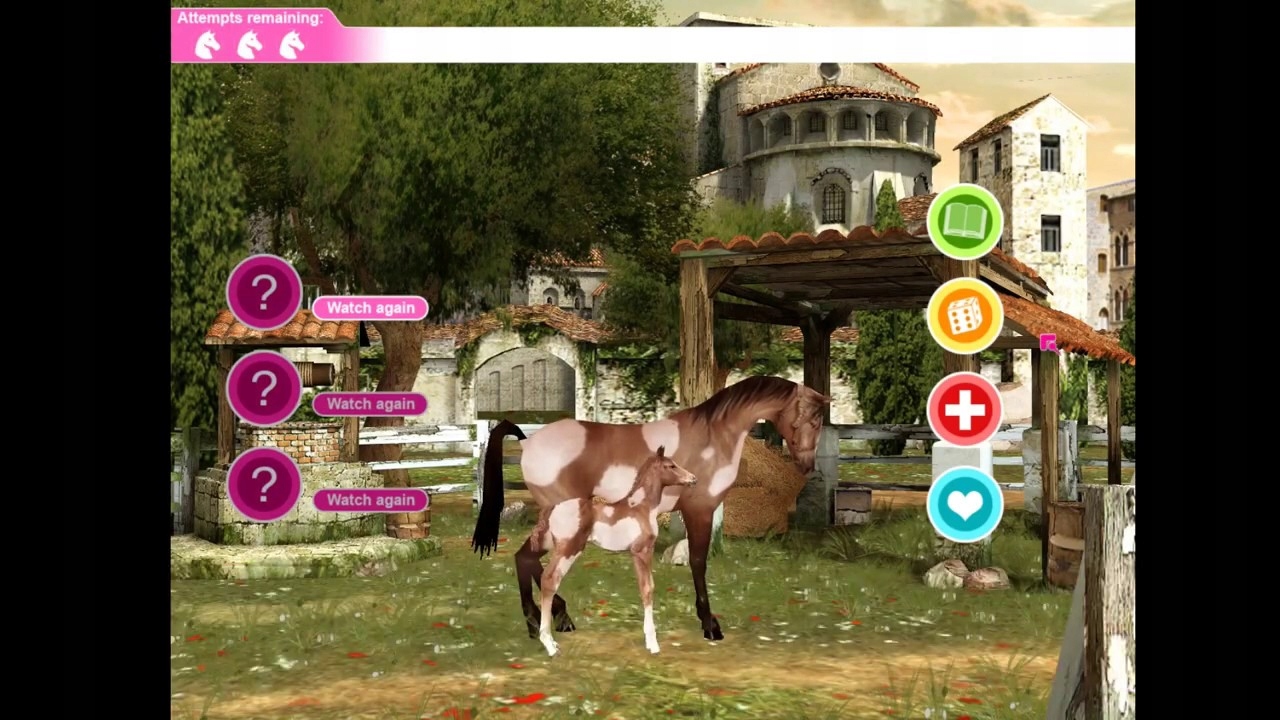Select the orange dice mini-game icon
This screenshot has height=720, width=1280.
(x=964, y=316)
